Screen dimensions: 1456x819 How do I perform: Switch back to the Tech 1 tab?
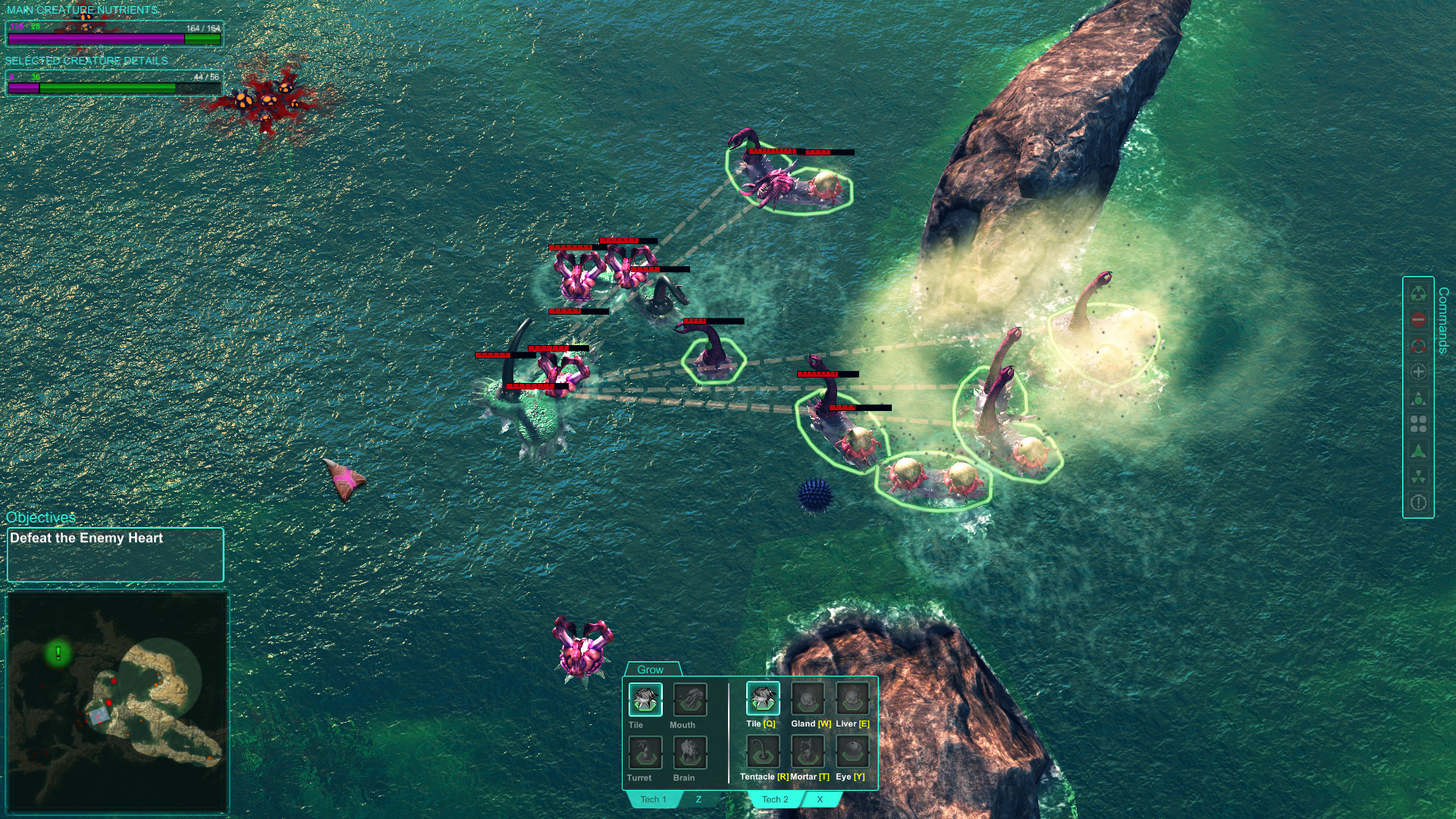(652, 799)
